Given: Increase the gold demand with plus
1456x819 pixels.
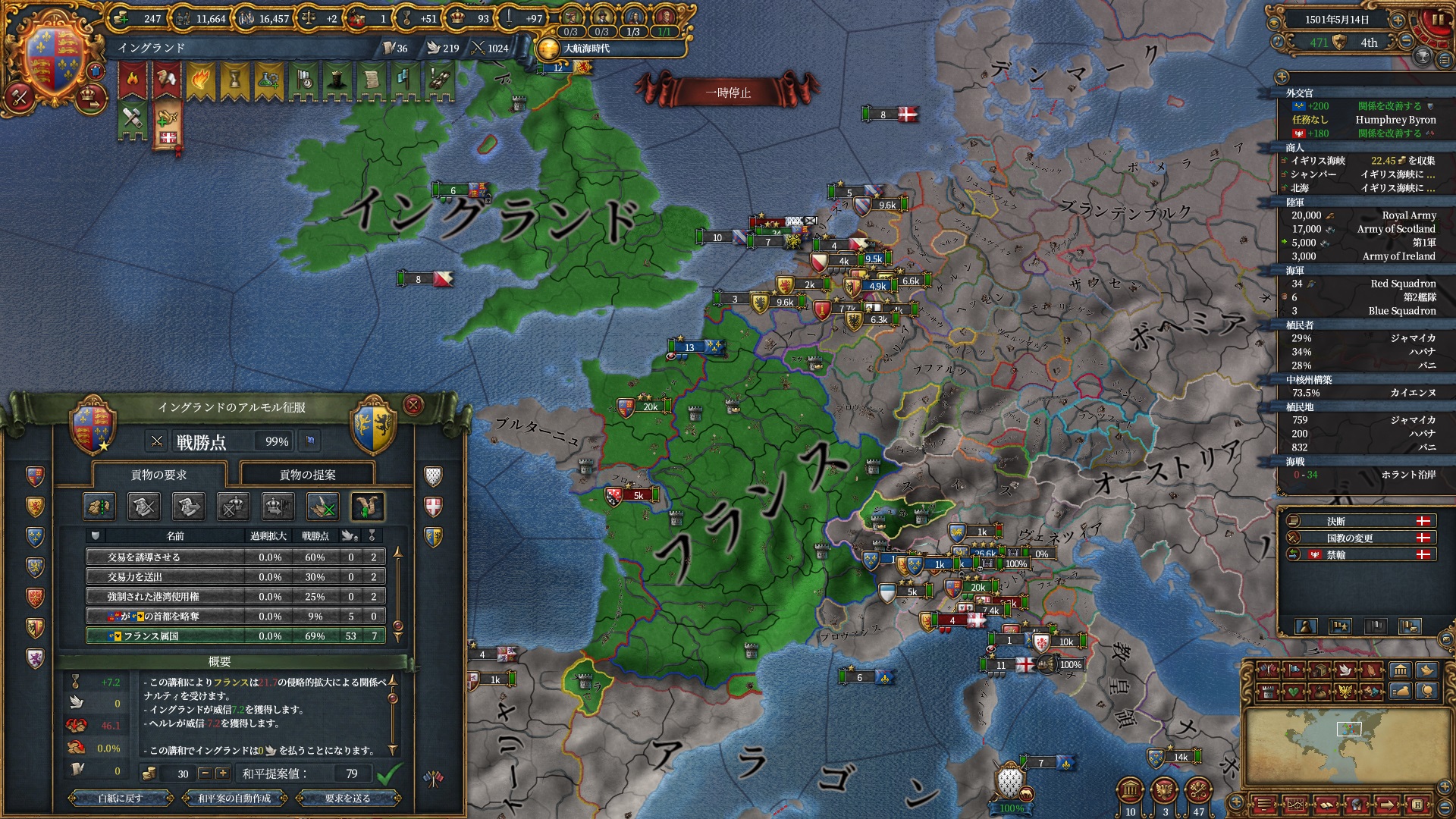Looking at the screenshot, I should [x=222, y=773].
